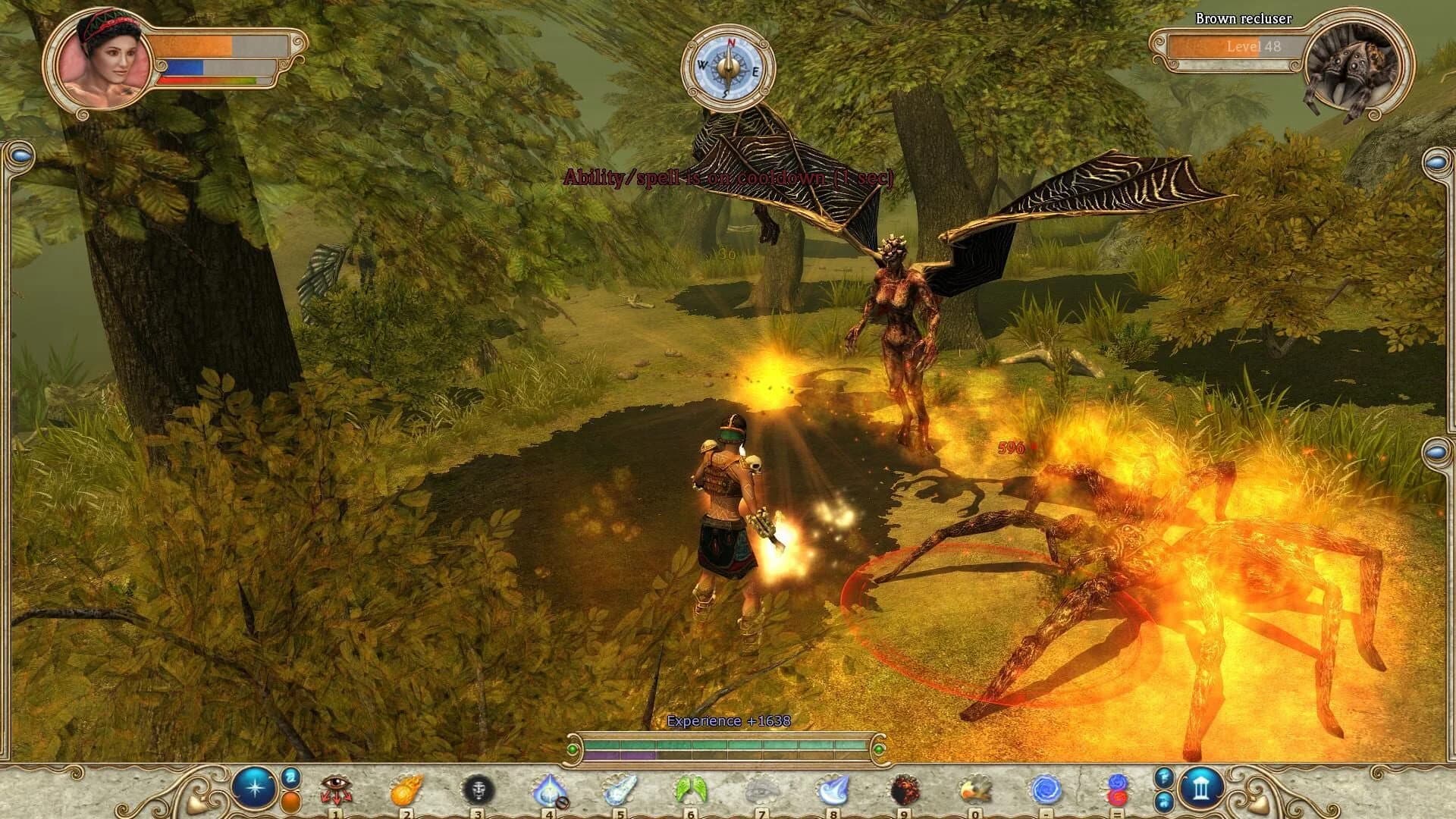The image size is (1456, 819).
Task: Select the blue swirl spell on the minus key slot
Action: [x=1047, y=789]
